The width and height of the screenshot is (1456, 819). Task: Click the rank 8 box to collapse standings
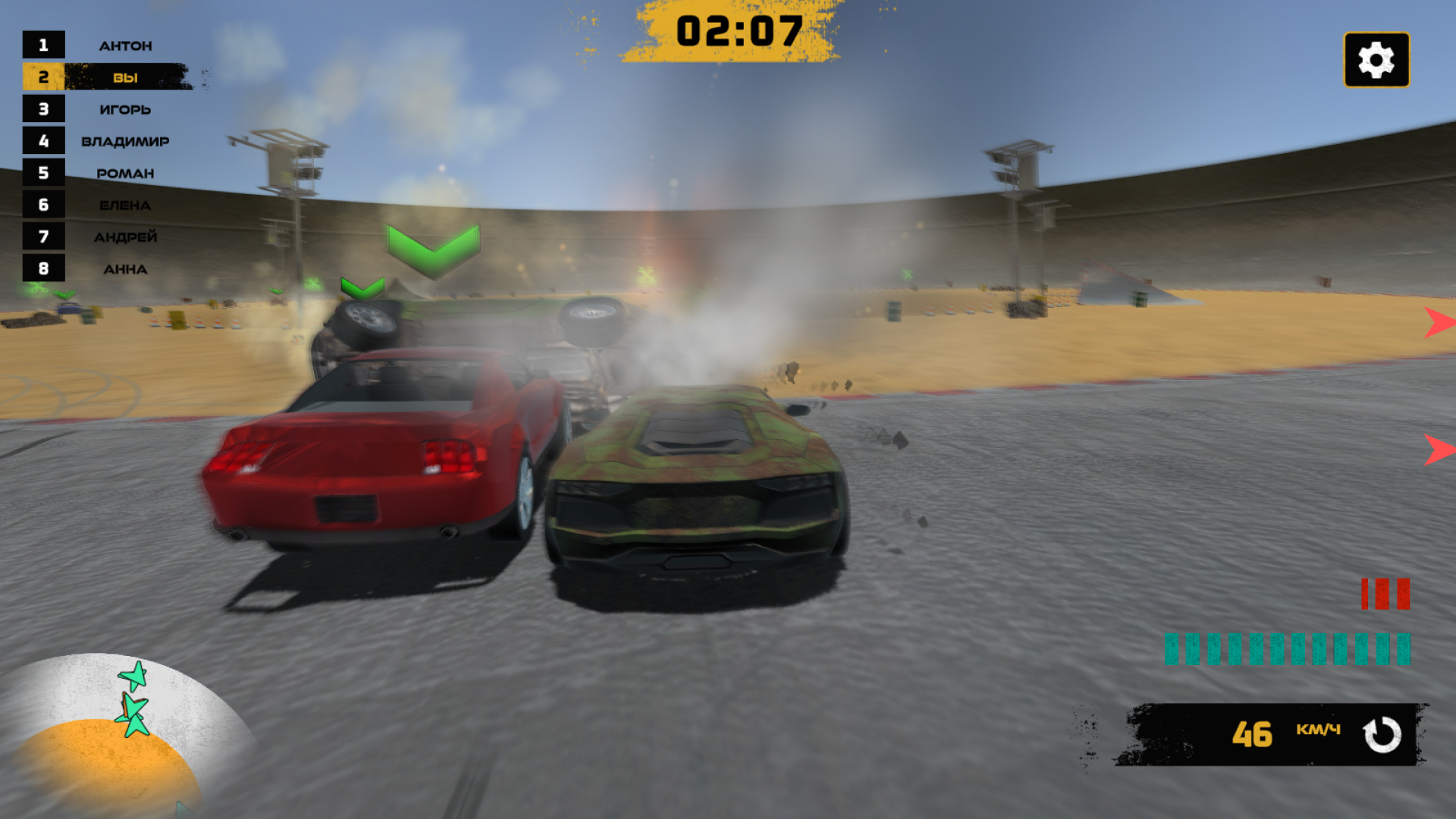click(44, 268)
